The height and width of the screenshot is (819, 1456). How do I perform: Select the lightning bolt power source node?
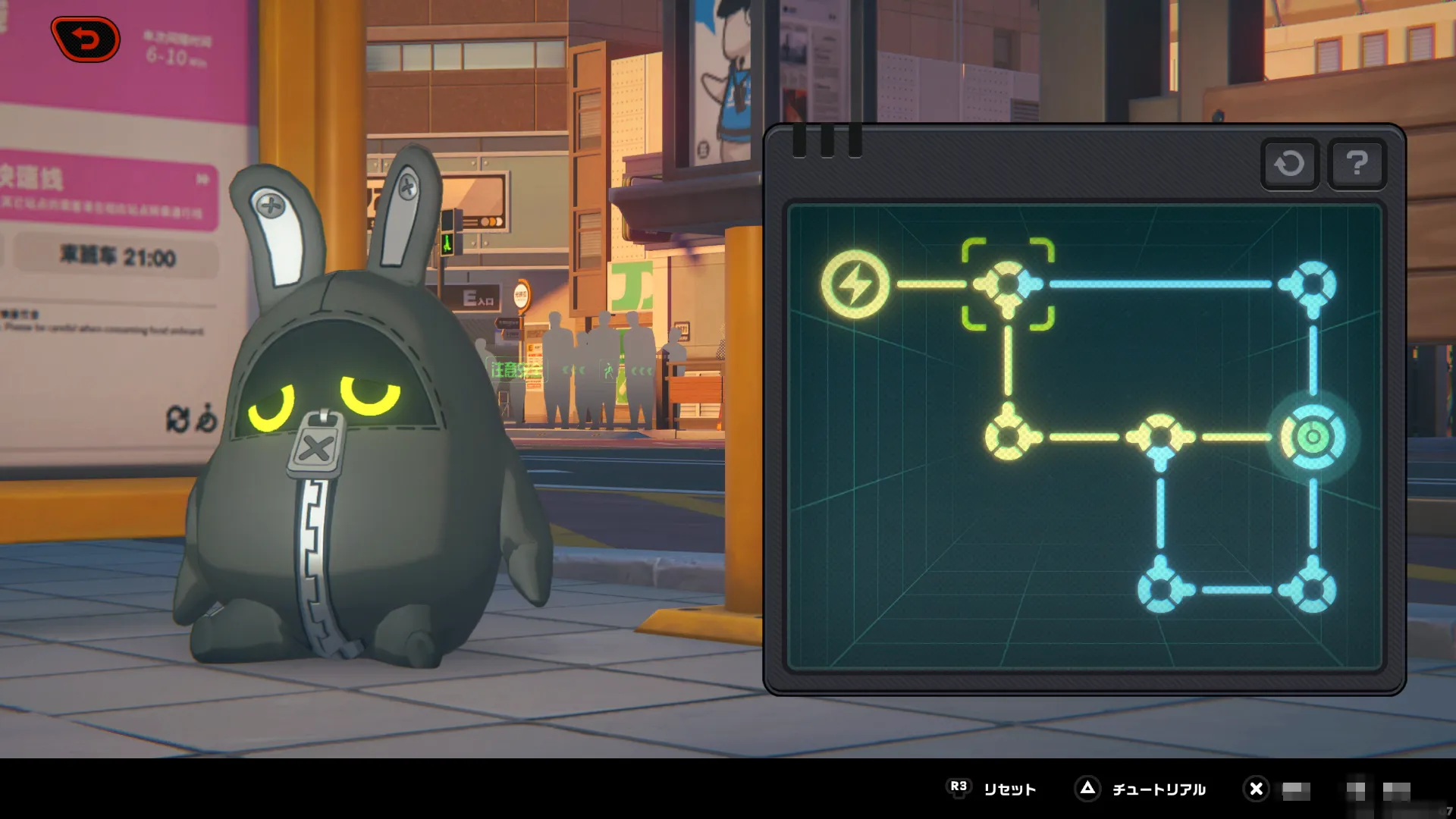(855, 284)
